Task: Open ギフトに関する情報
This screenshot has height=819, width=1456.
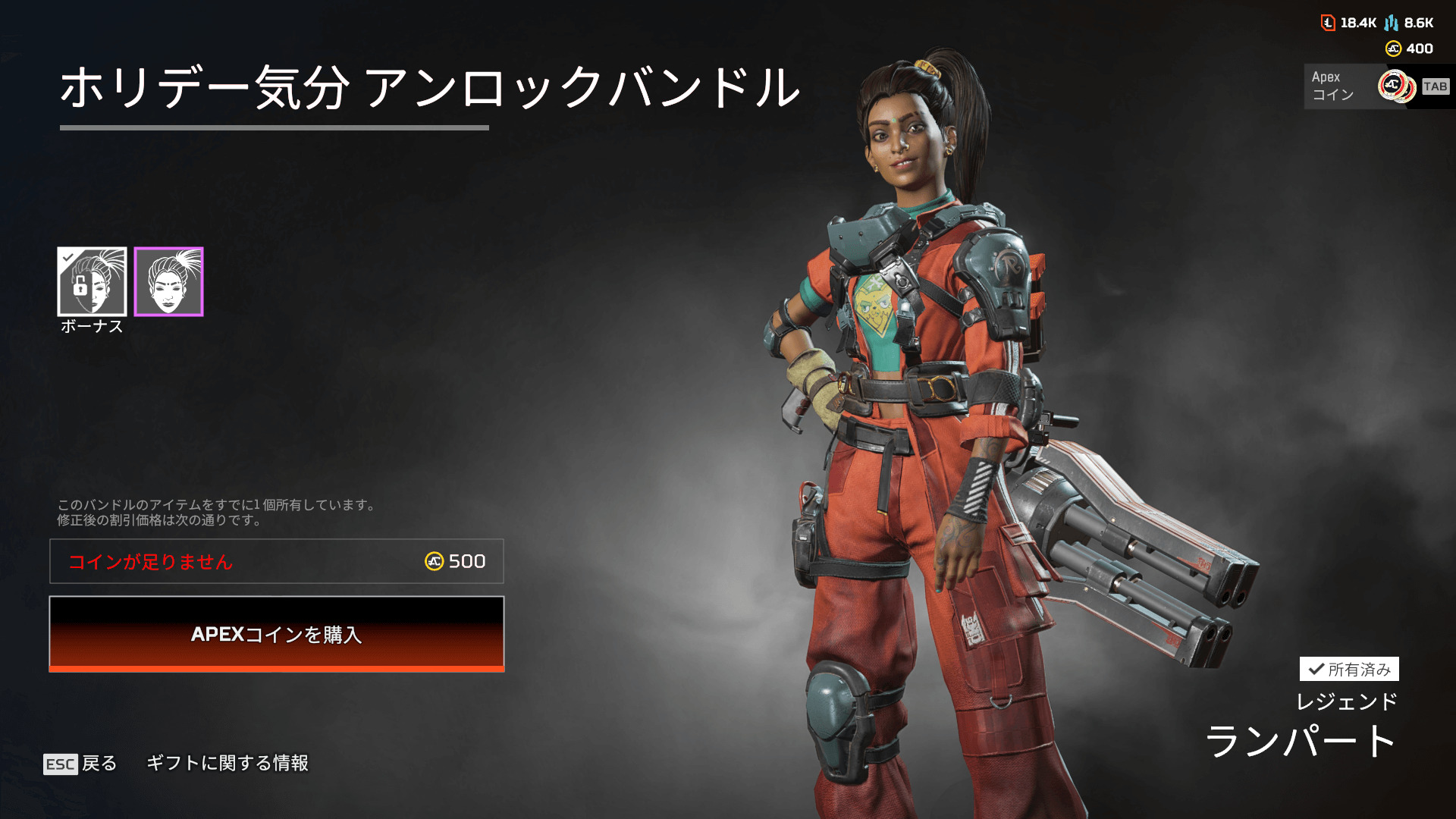Action: [227, 763]
